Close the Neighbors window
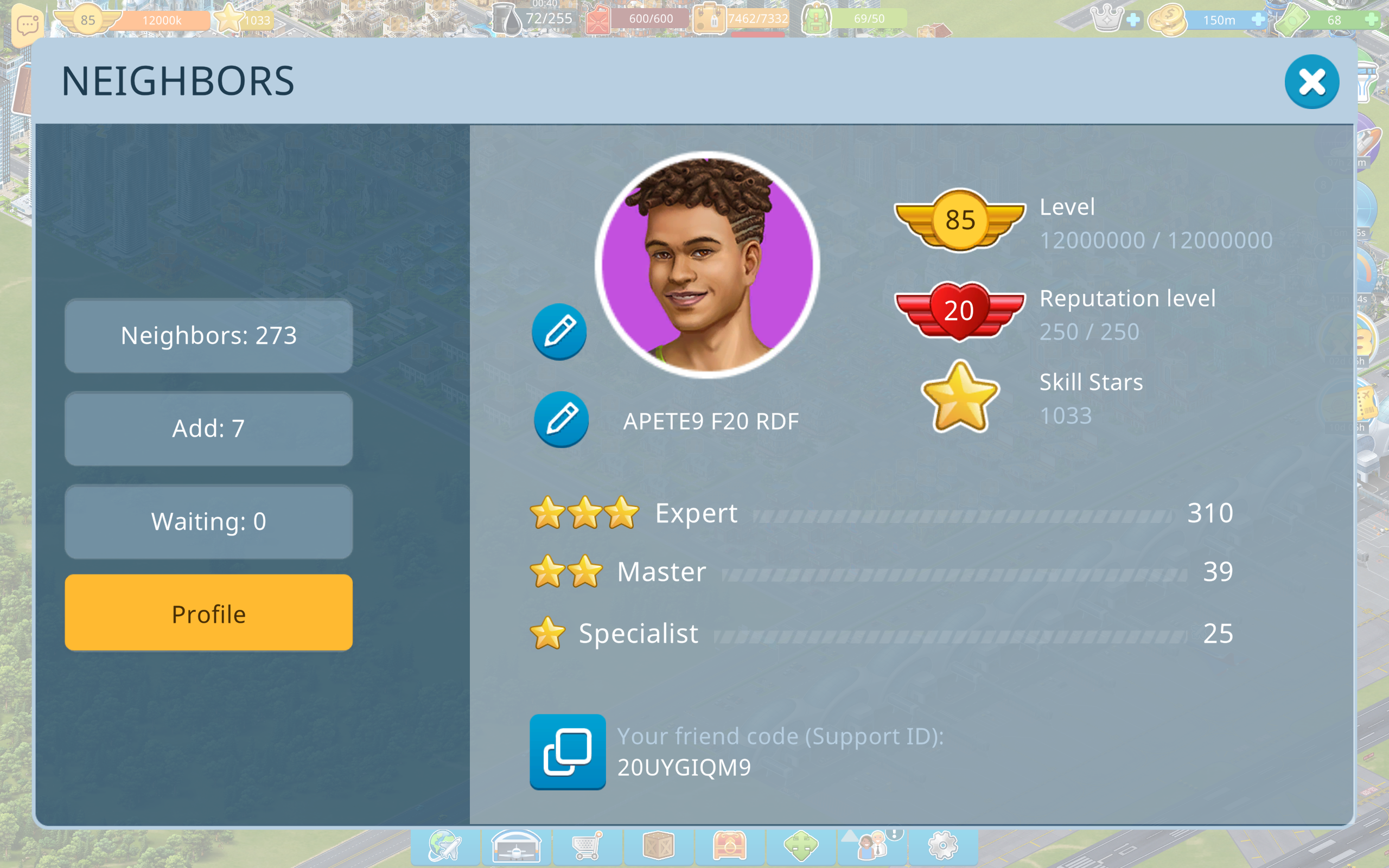Image resolution: width=1389 pixels, height=868 pixels. (1311, 81)
